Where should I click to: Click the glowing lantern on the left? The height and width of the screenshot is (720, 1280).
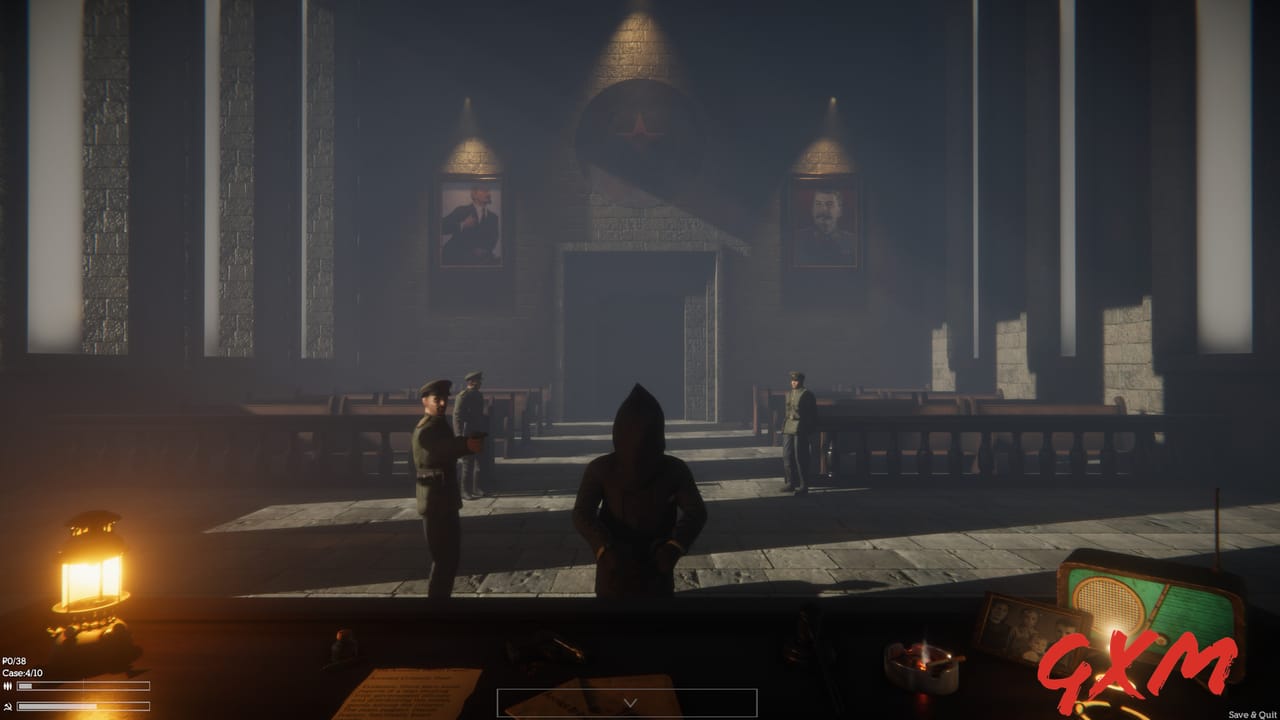point(95,570)
